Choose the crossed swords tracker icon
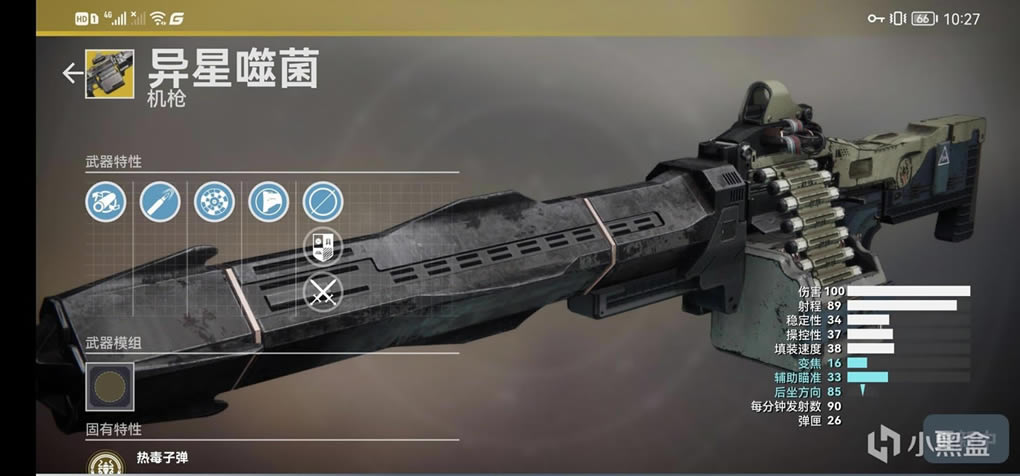The height and width of the screenshot is (476, 1020). pos(322,292)
